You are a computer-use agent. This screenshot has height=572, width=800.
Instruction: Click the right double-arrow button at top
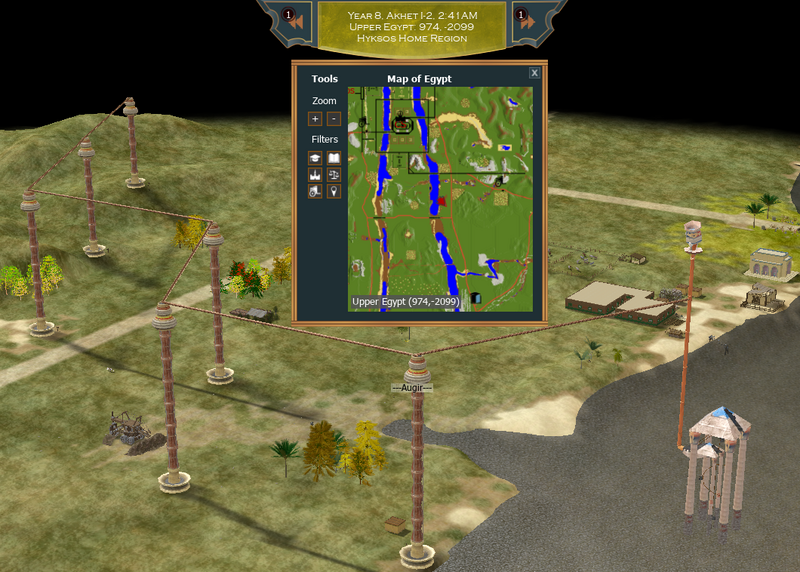pos(527,20)
